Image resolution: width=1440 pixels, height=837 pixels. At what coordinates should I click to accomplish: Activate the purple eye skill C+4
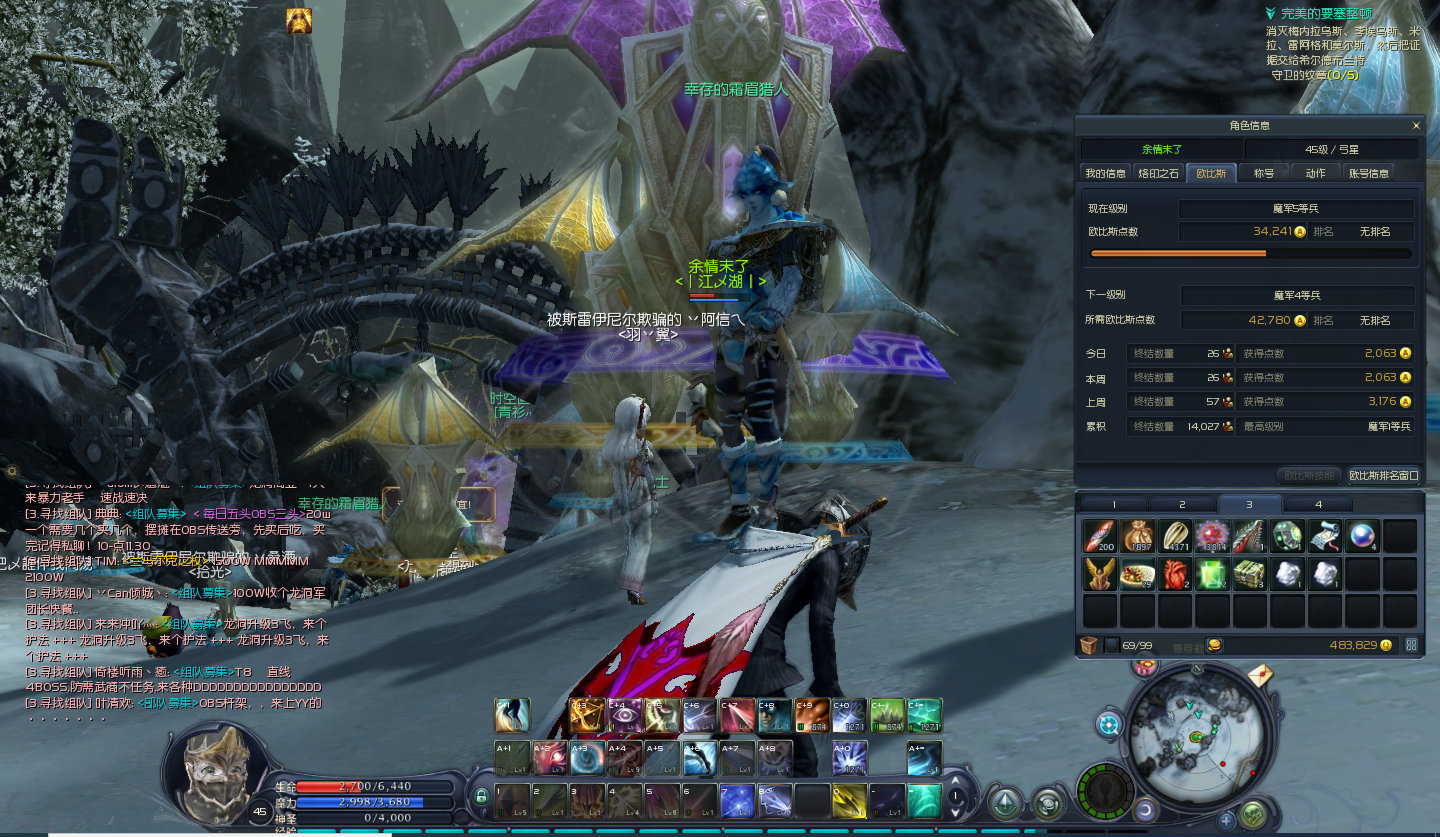pyautogui.click(x=626, y=715)
